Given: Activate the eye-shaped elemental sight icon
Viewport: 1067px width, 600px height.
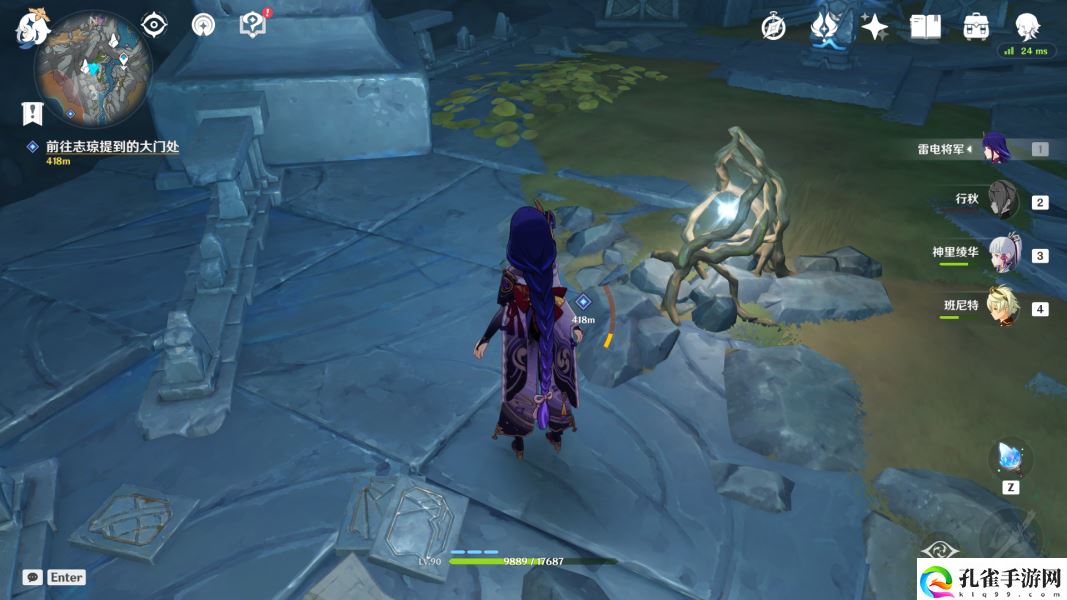Looking at the screenshot, I should (x=153, y=25).
